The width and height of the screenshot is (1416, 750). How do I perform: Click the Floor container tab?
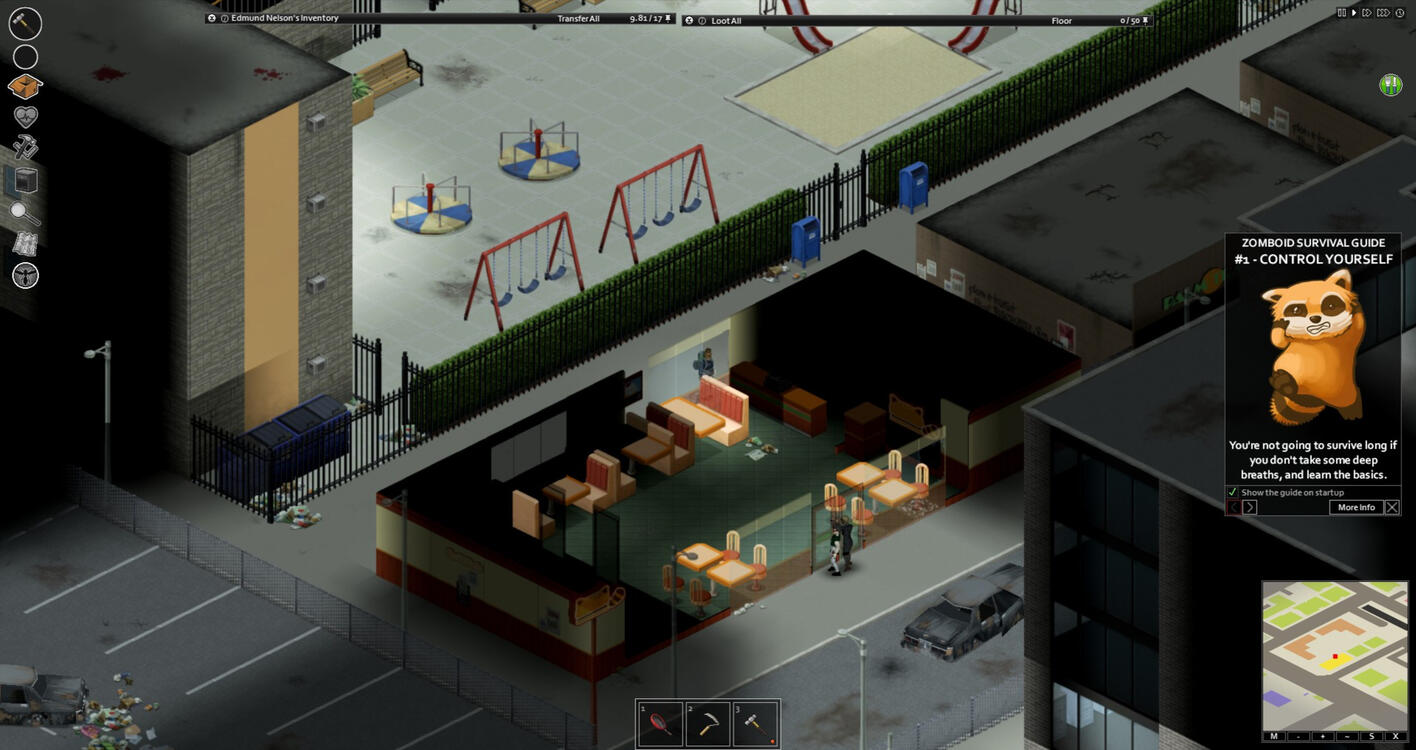pos(1061,20)
